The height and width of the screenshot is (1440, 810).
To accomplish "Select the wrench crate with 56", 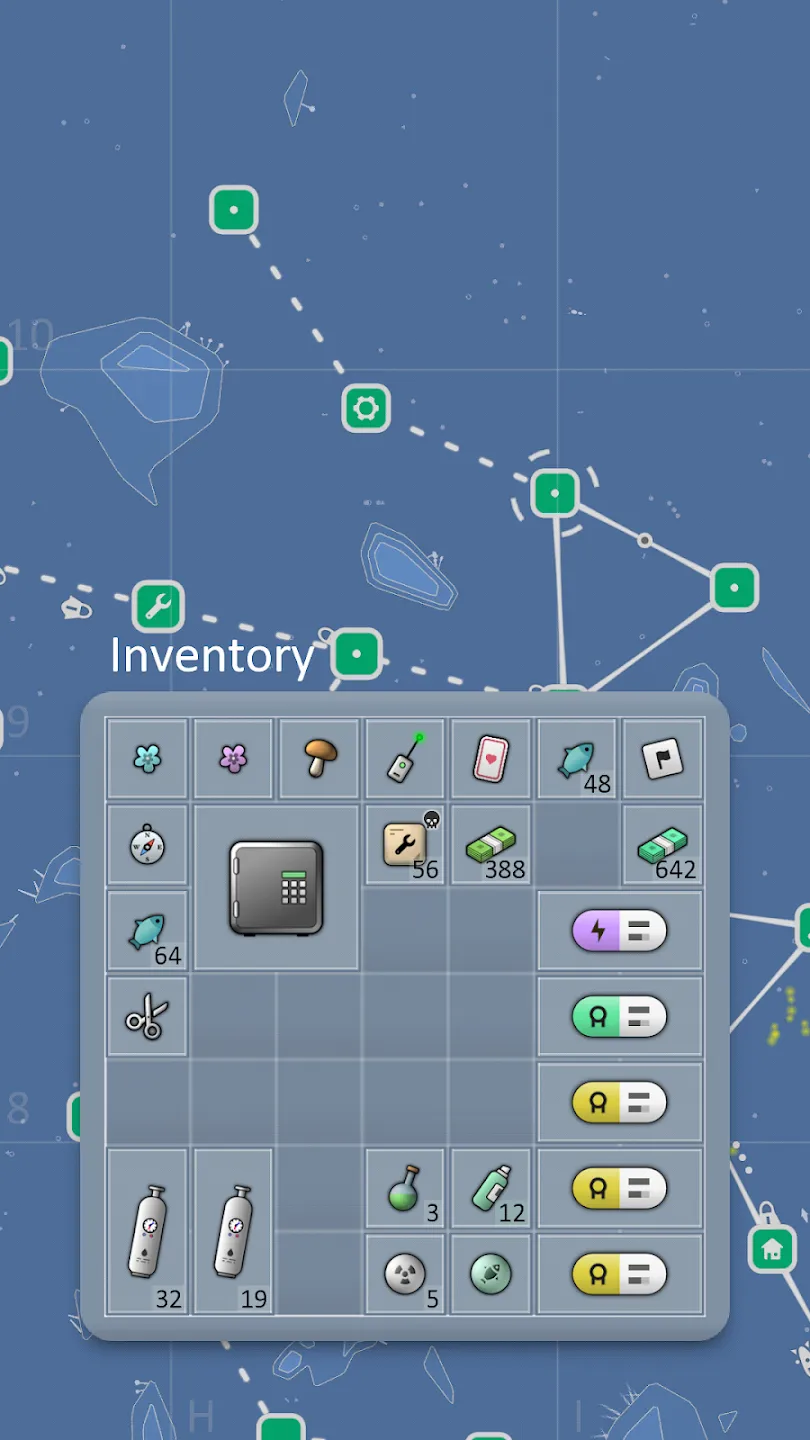I will point(405,845).
